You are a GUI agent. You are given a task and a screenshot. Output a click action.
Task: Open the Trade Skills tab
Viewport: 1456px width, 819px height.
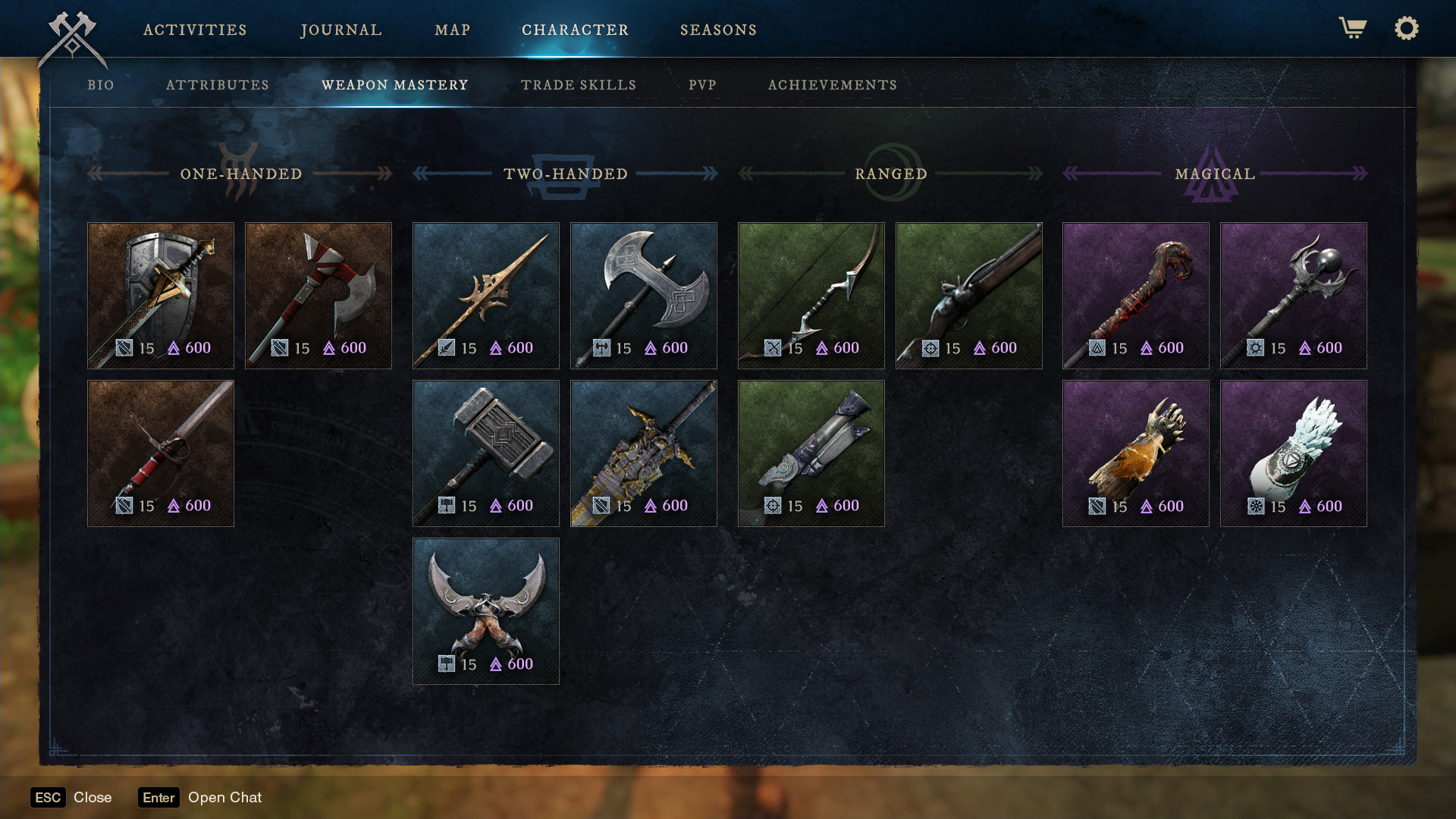(x=579, y=85)
